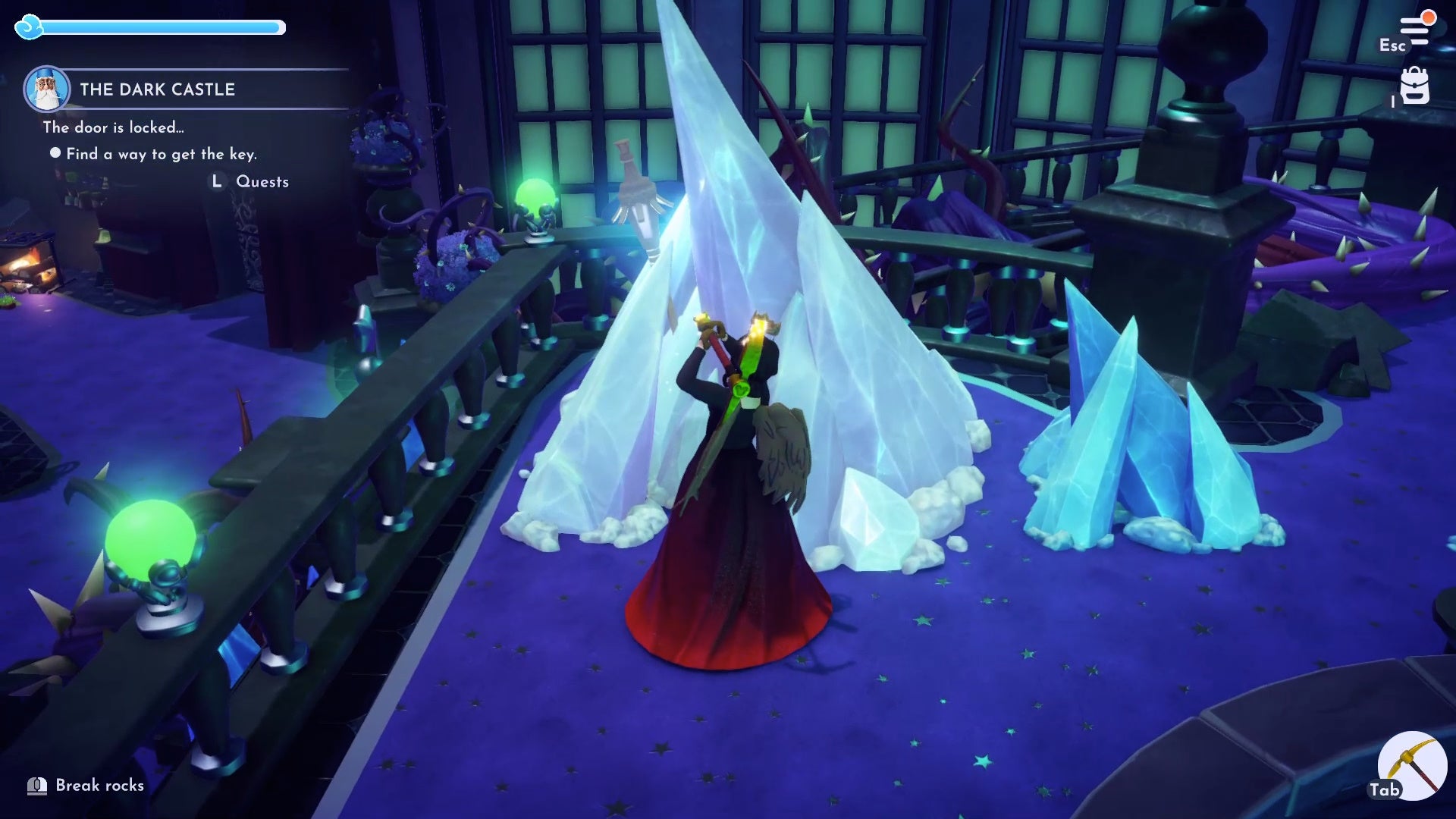Click the blue energy progress bar
The width and height of the screenshot is (1456, 819).
coord(152,26)
